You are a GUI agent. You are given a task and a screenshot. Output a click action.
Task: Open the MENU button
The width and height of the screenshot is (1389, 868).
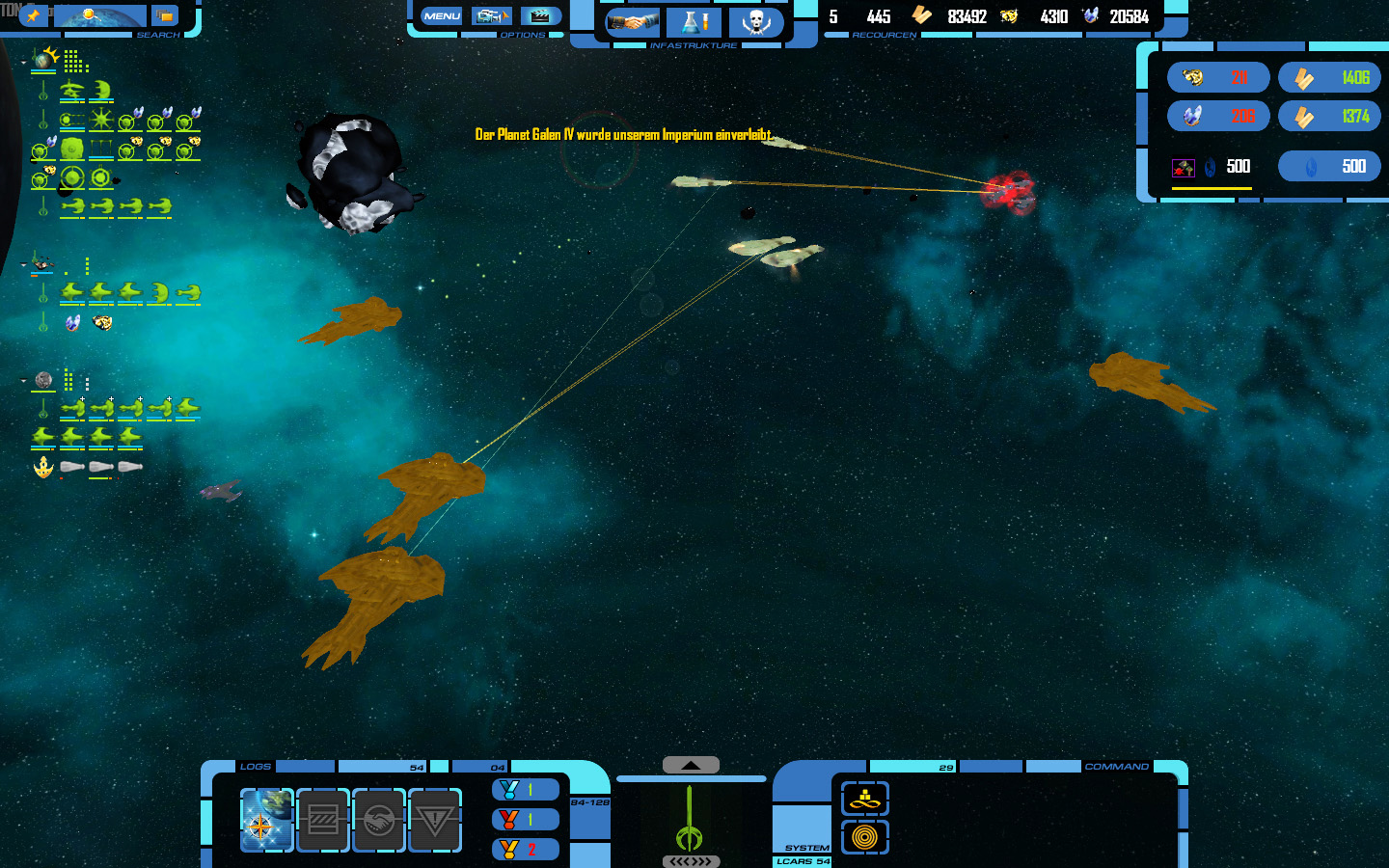[442, 16]
